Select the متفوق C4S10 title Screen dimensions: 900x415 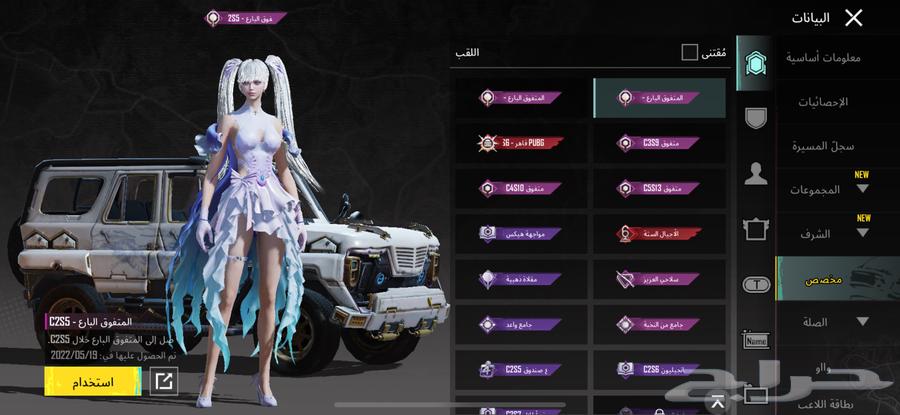click(x=521, y=187)
